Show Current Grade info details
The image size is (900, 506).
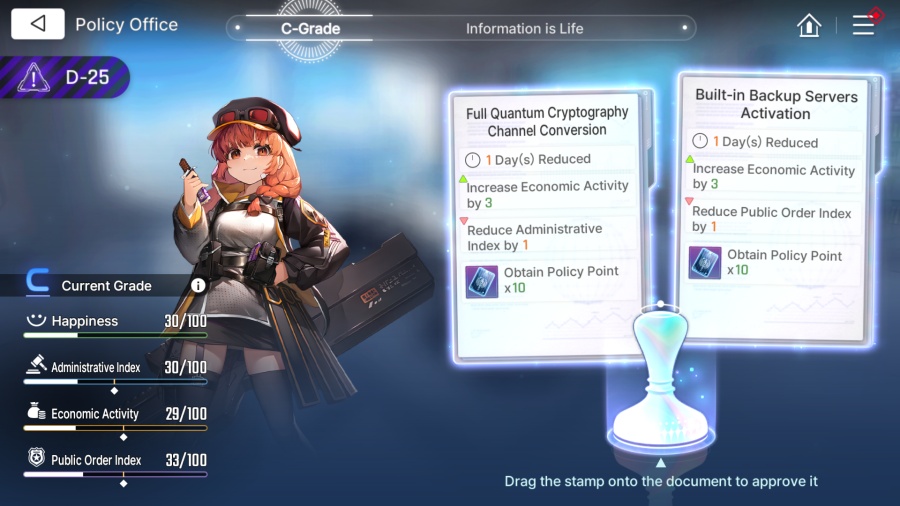coord(198,286)
